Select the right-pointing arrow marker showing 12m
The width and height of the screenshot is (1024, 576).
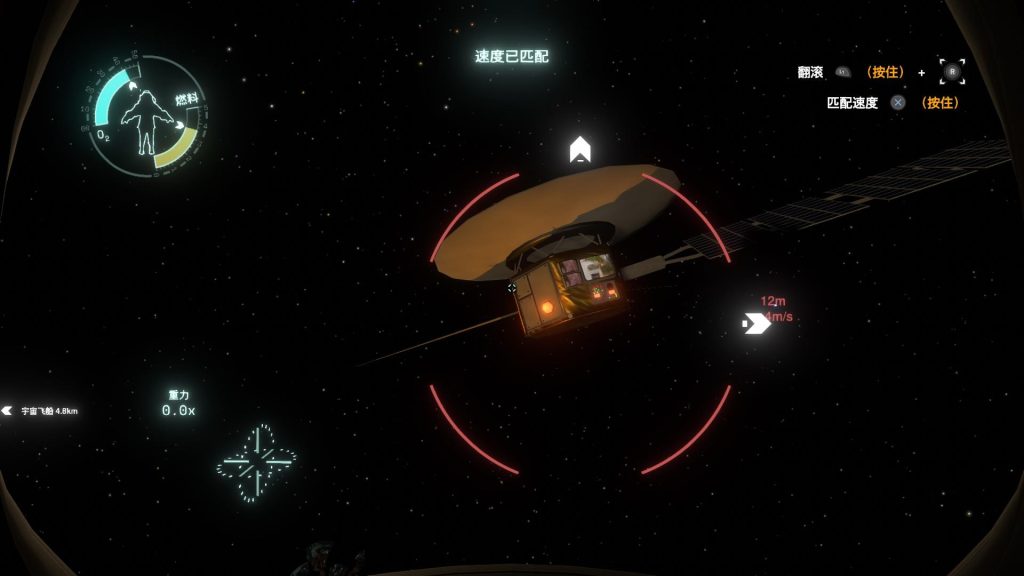point(755,322)
